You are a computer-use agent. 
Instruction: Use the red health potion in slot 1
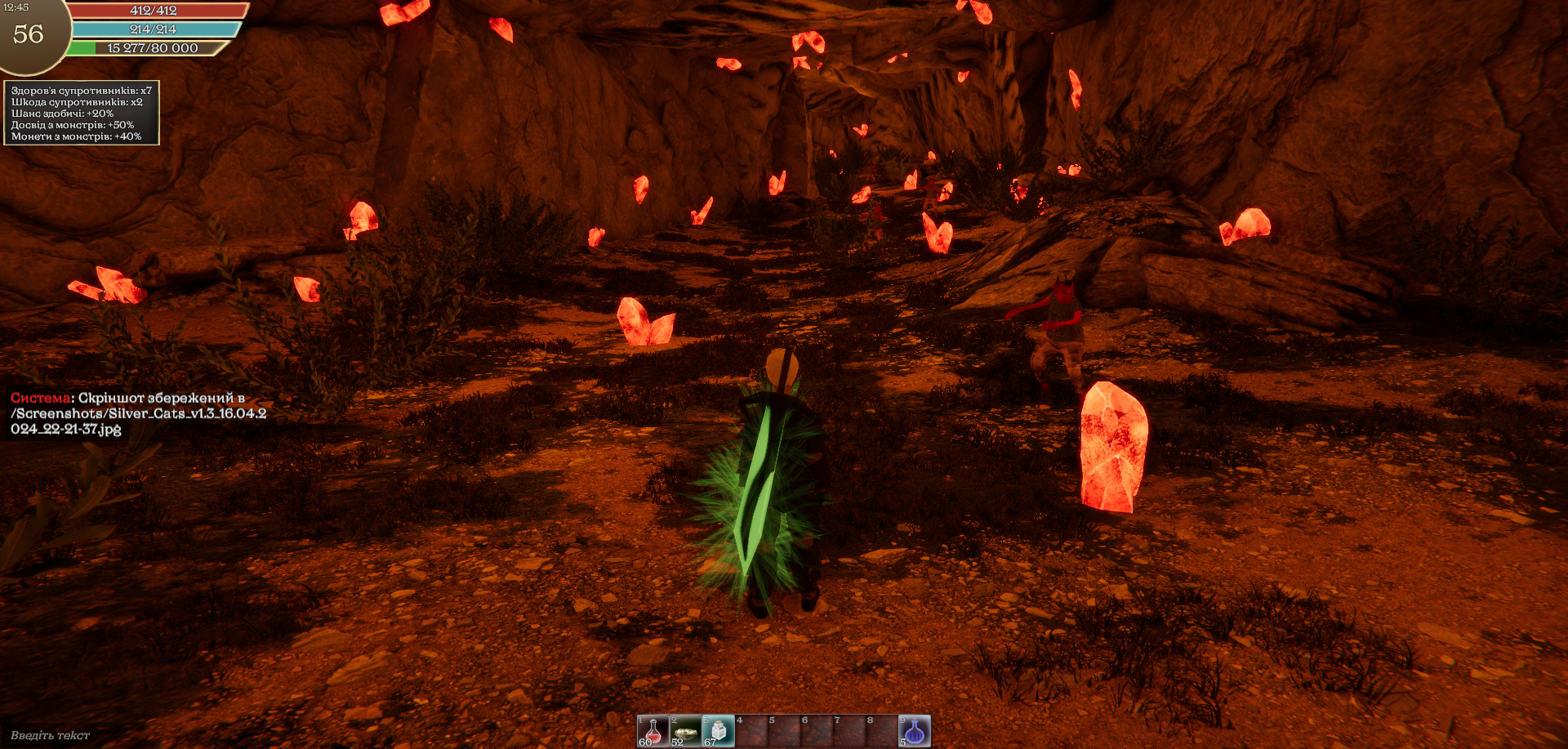653,731
